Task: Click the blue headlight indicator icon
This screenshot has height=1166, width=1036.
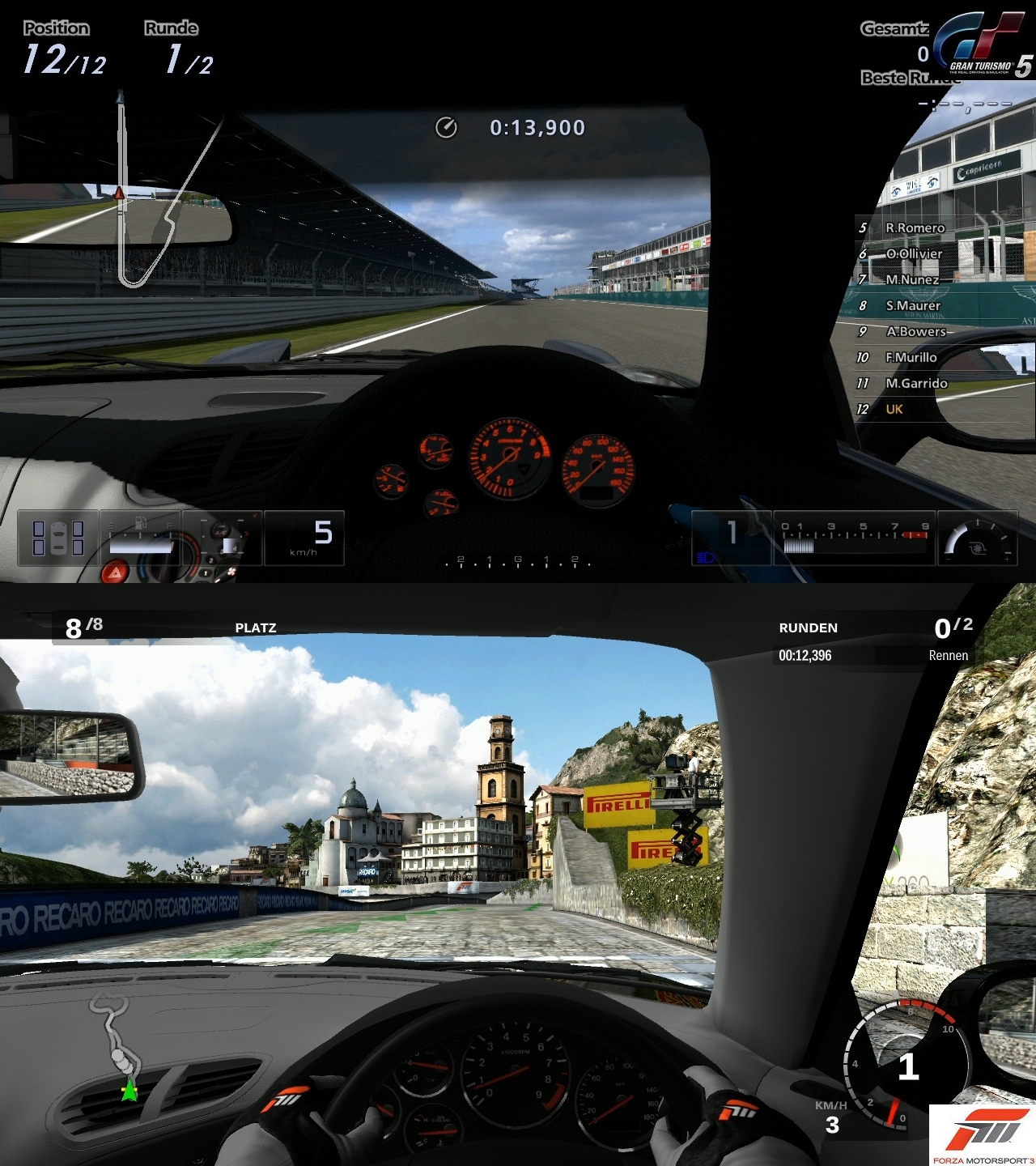Action: pyautogui.click(x=705, y=557)
